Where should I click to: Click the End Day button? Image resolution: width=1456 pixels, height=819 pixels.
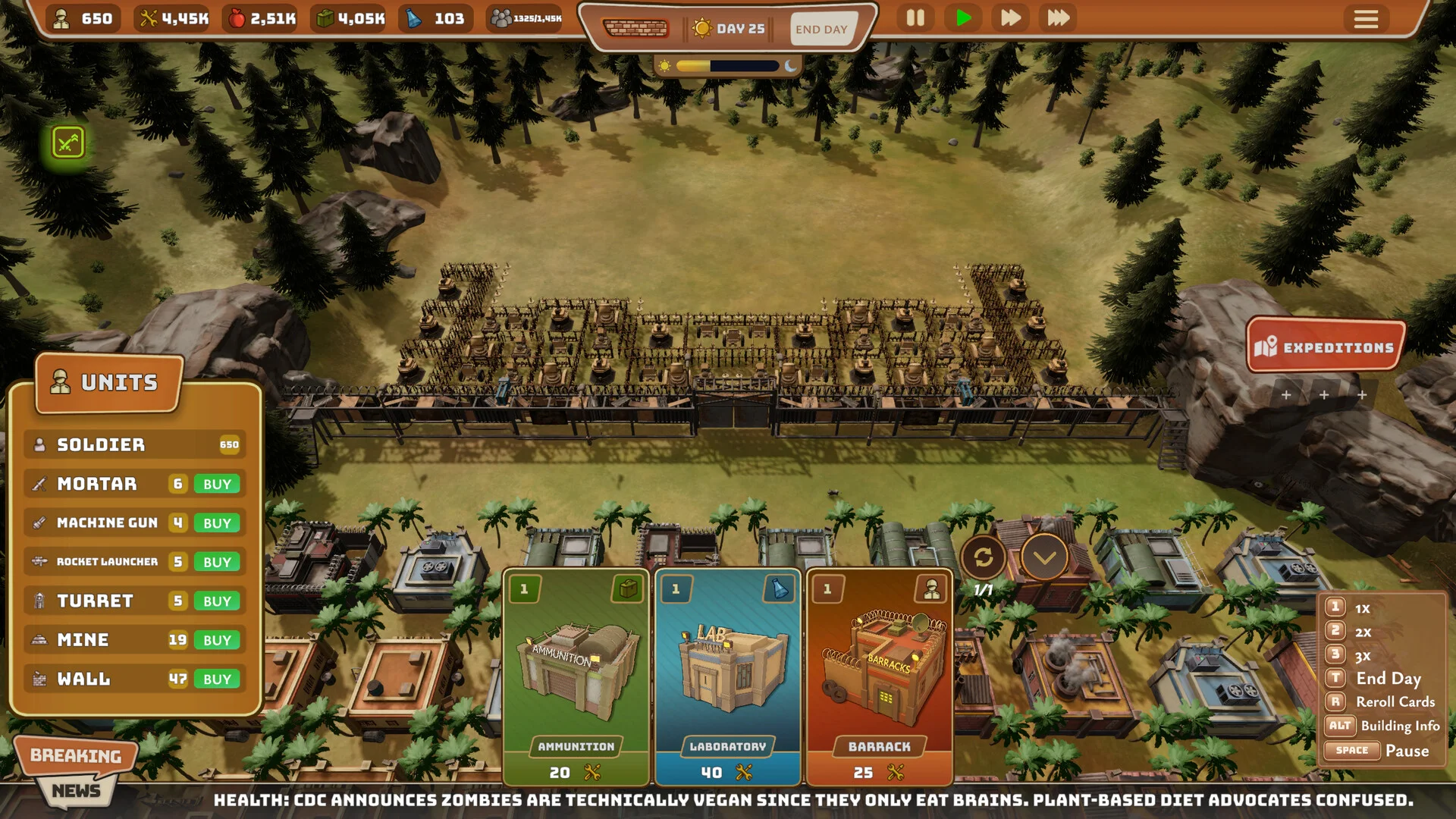(821, 29)
